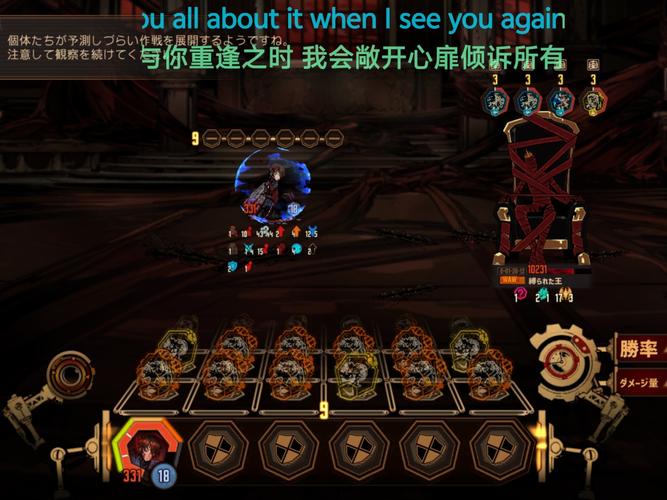The image size is (667, 500).
Task: Select the red-haired sinner portrait
Action: (x=144, y=445)
